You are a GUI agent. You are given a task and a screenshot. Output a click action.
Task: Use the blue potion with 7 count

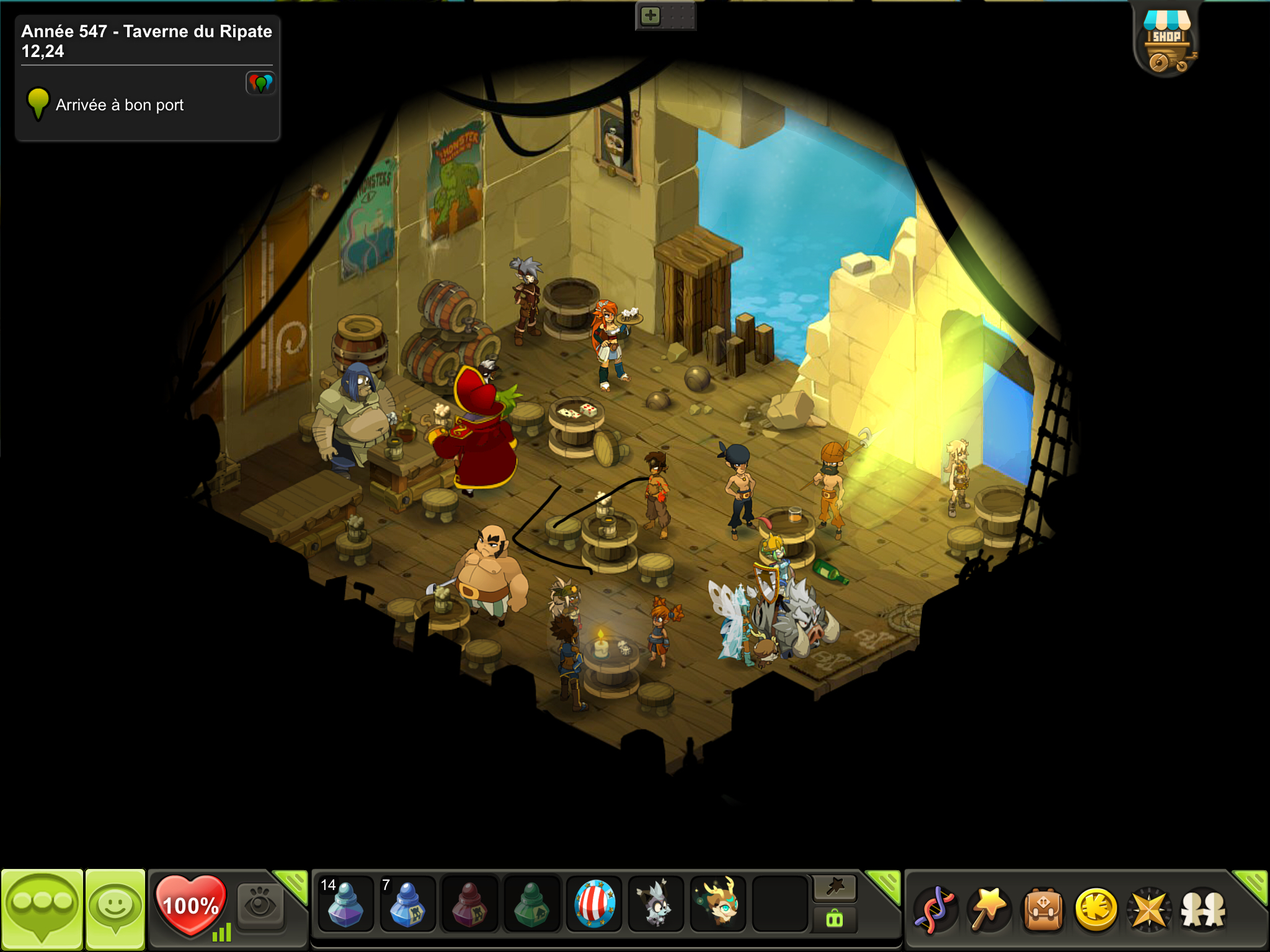click(407, 905)
